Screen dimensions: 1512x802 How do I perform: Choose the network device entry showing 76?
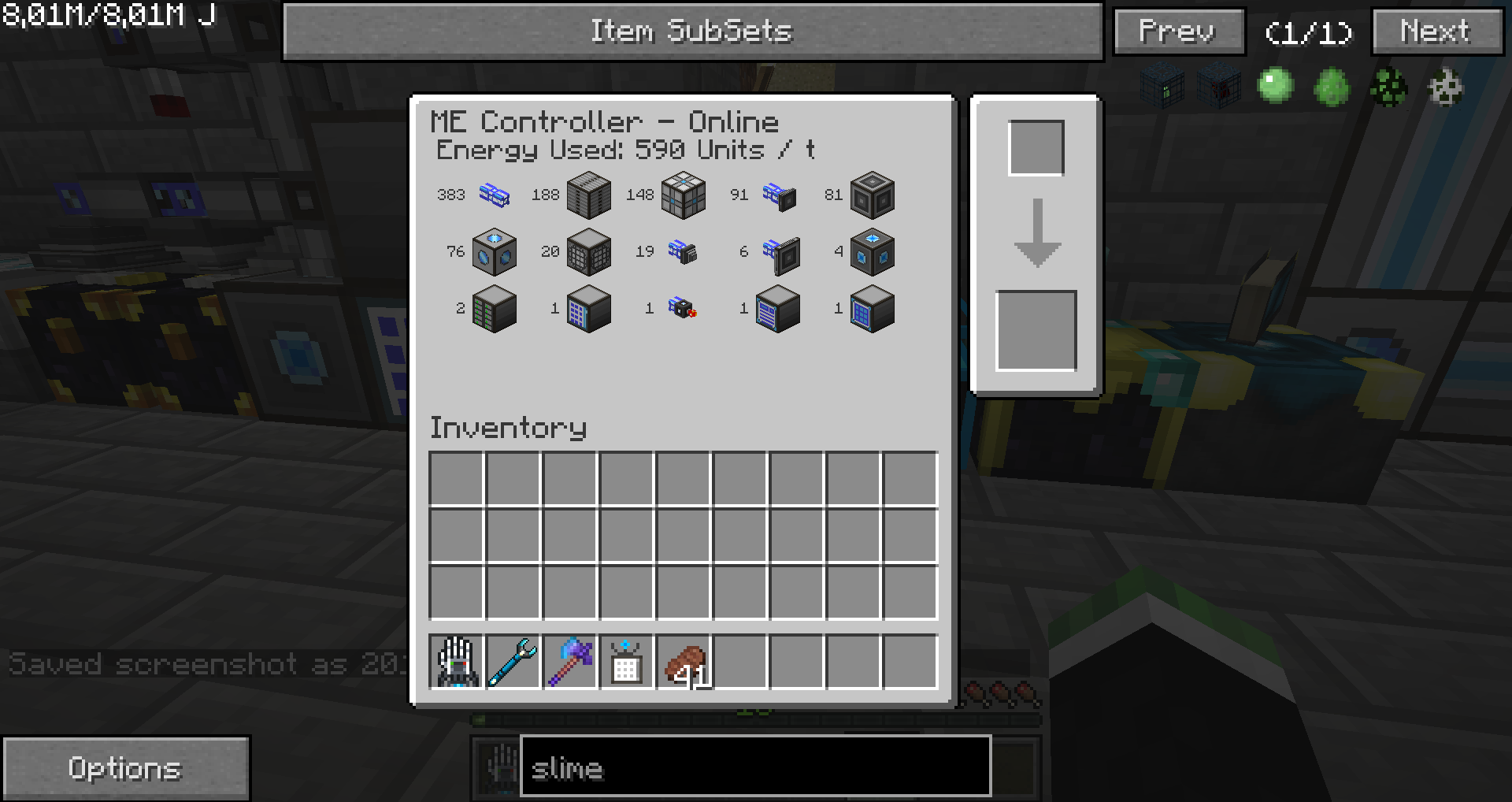(494, 252)
